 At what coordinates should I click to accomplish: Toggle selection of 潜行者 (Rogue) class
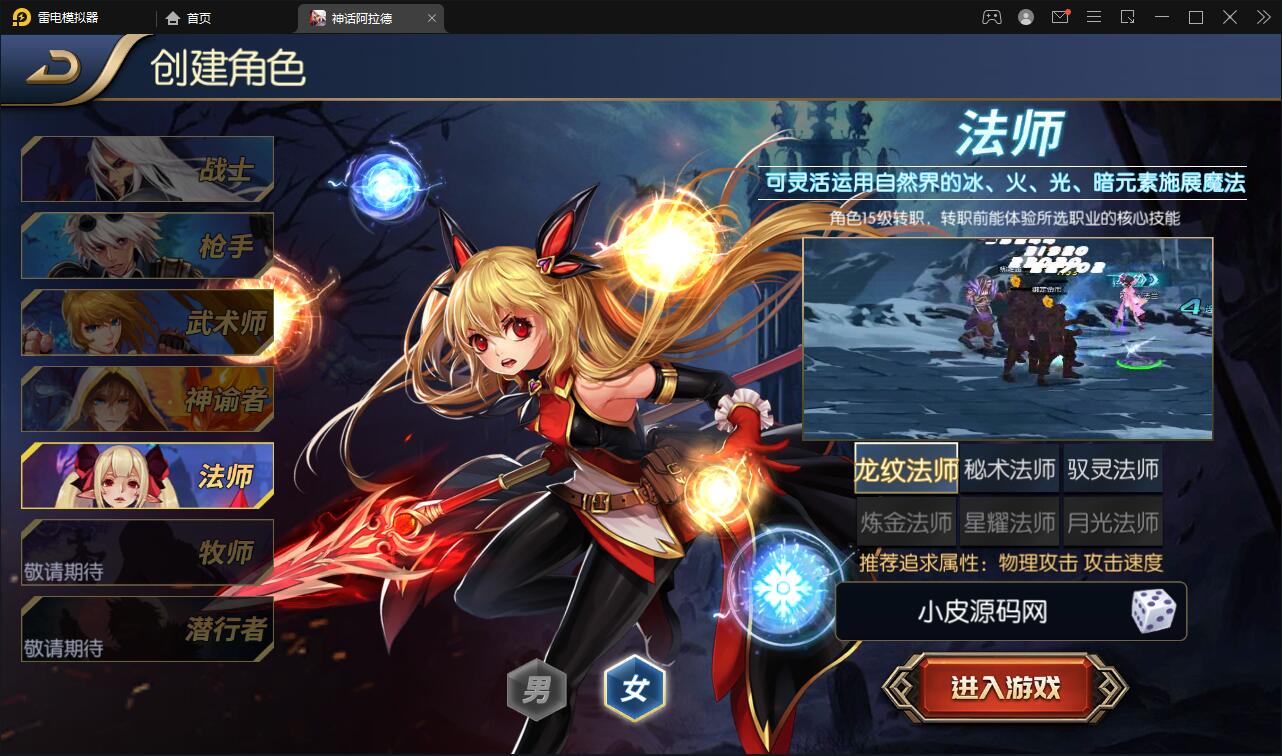pyautogui.click(x=146, y=628)
